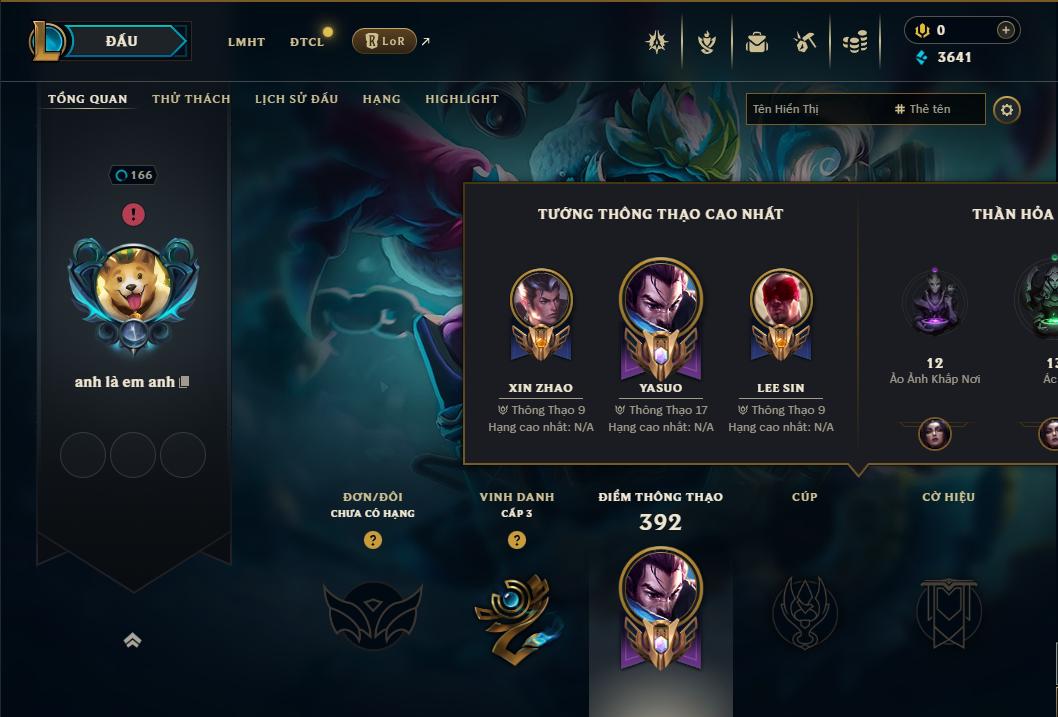The image size is (1058, 717).
Task: Open the Store coins icon
Action: click(x=854, y=42)
